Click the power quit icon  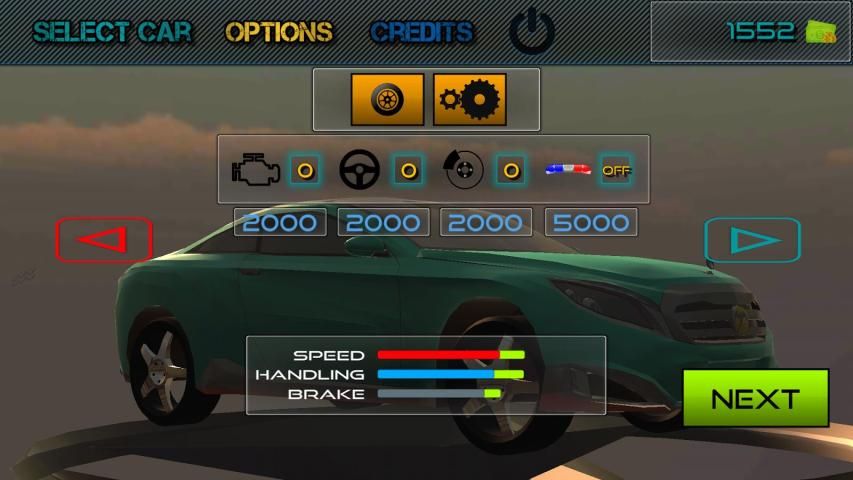(532, 33)
